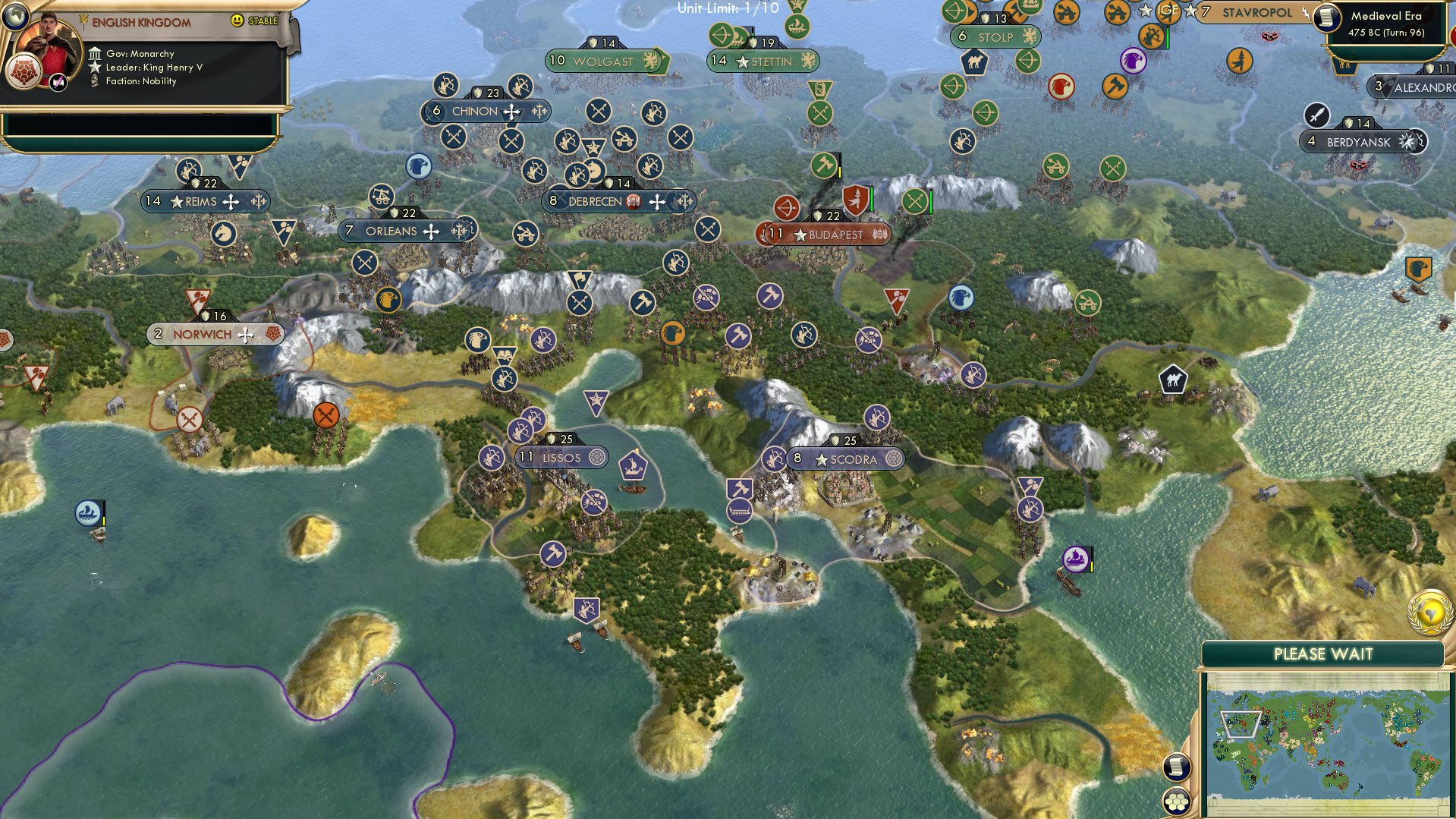Click the white sword combat icon beside Berdyansk

pyautogui.click(x=1318, y=116)
